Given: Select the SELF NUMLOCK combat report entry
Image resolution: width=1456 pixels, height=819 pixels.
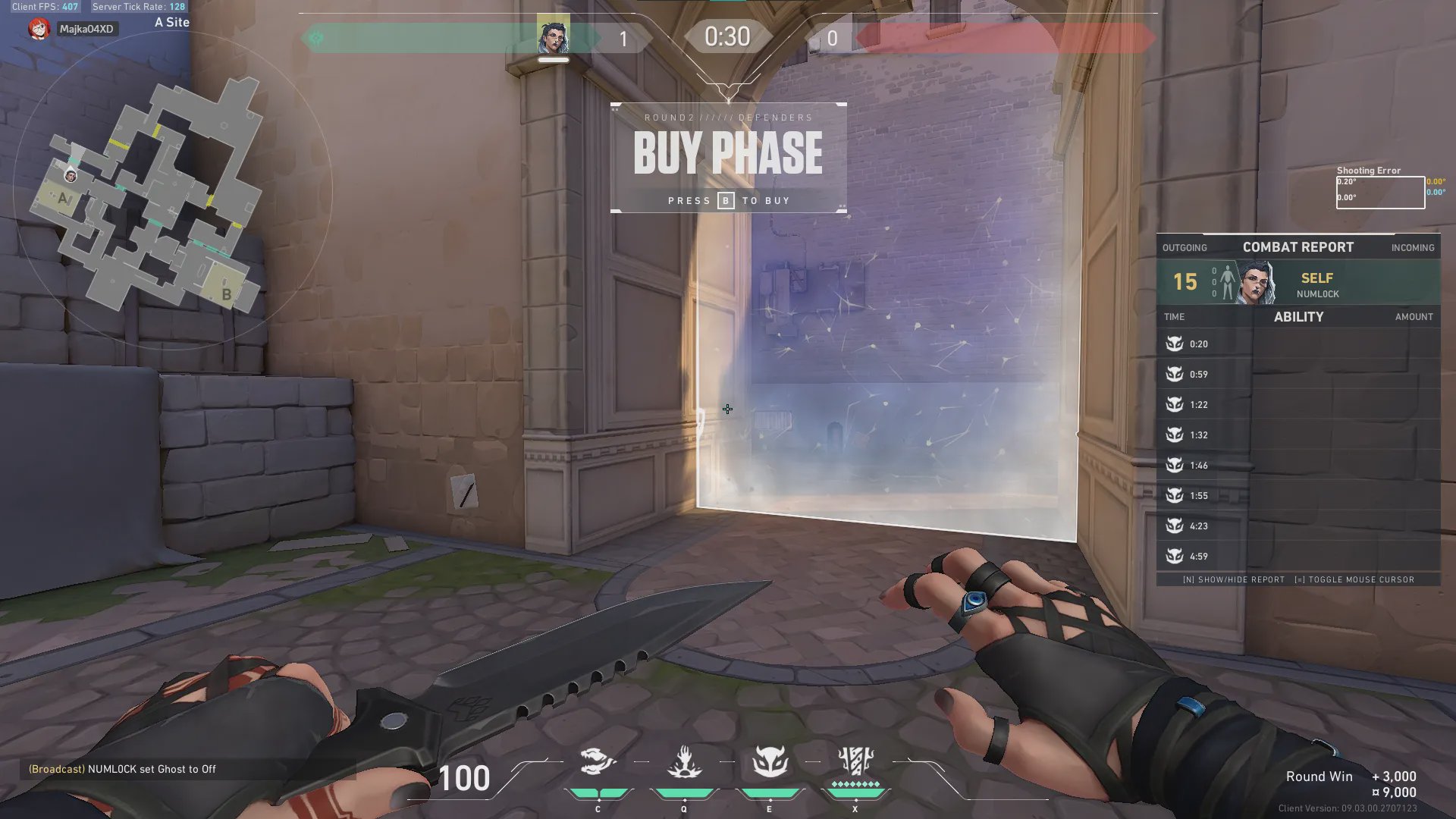Looking at the screenshot, I should tap(1298, 283).
